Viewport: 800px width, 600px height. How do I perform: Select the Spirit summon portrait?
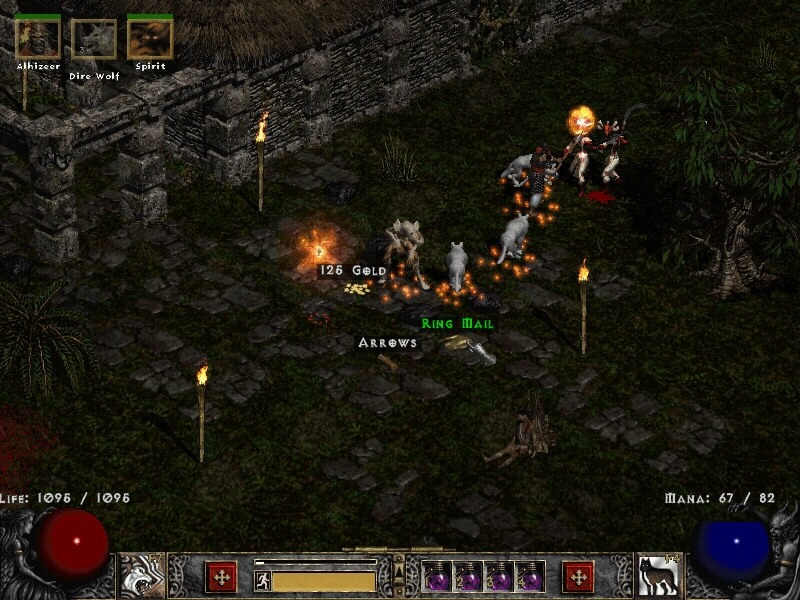150,39
